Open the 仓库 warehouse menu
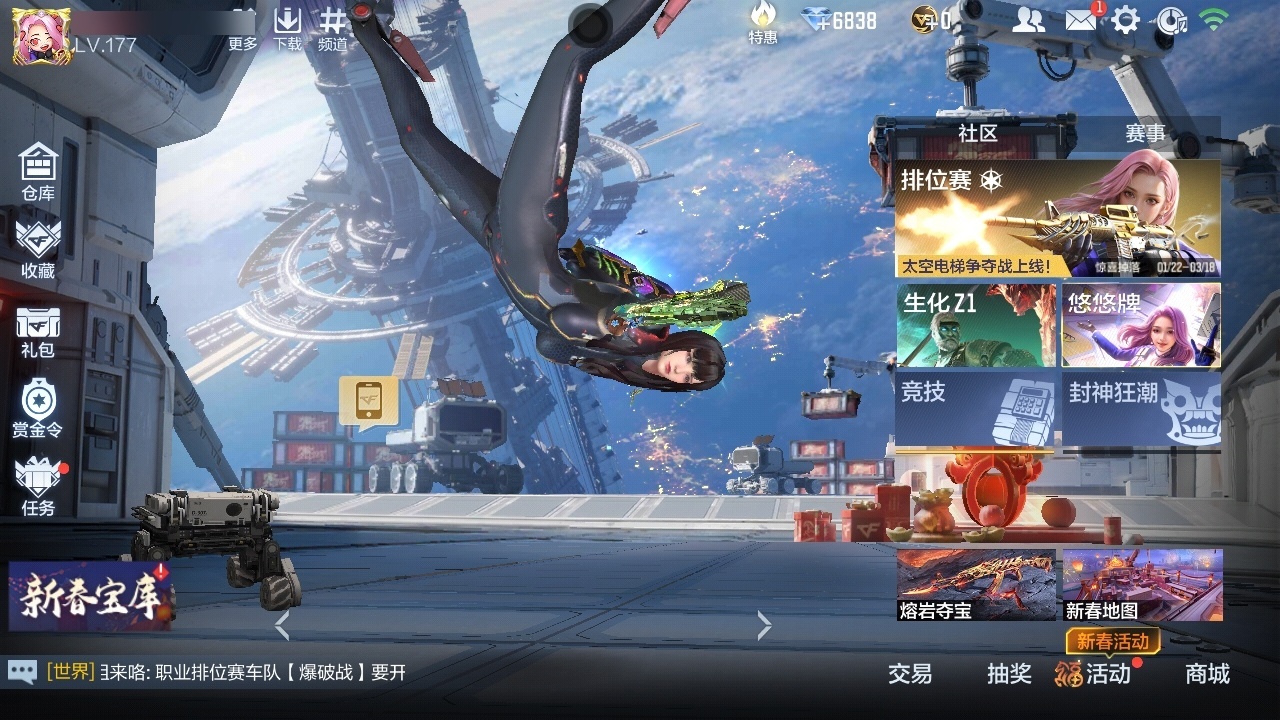The height and width of the screenshot is (720, 1280). (38, 171)
